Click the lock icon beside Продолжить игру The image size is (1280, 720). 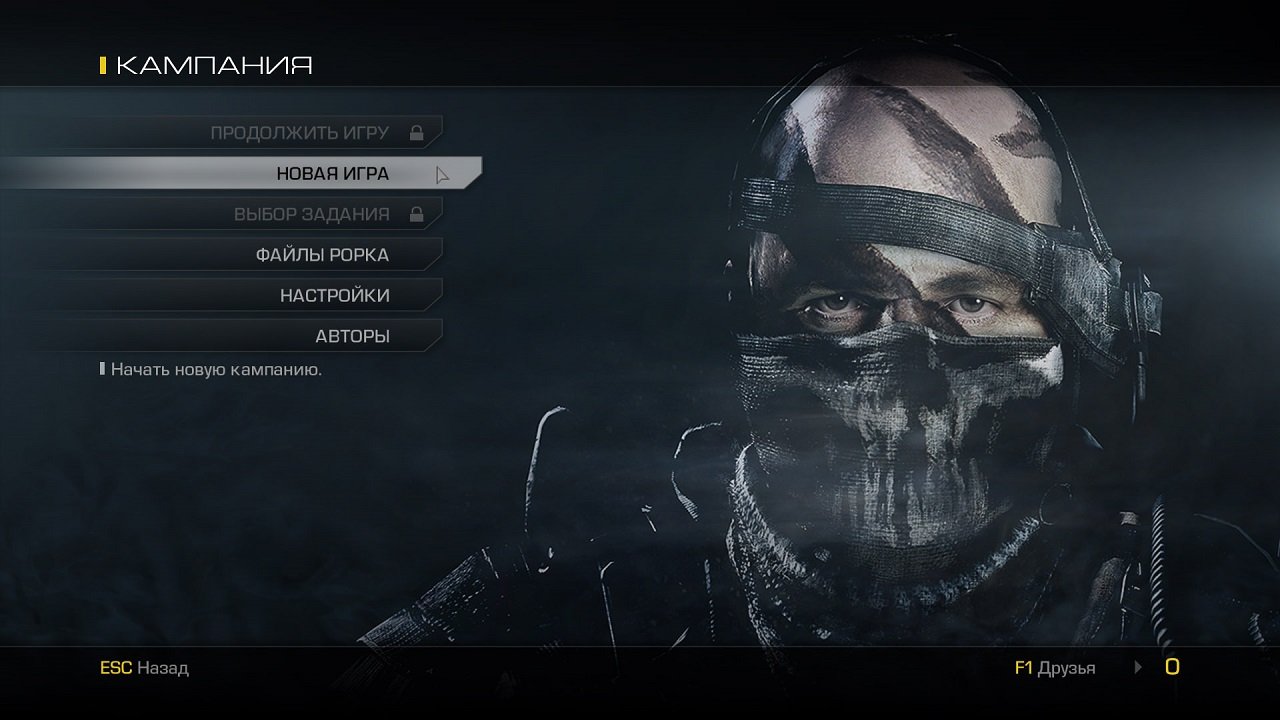419,130
